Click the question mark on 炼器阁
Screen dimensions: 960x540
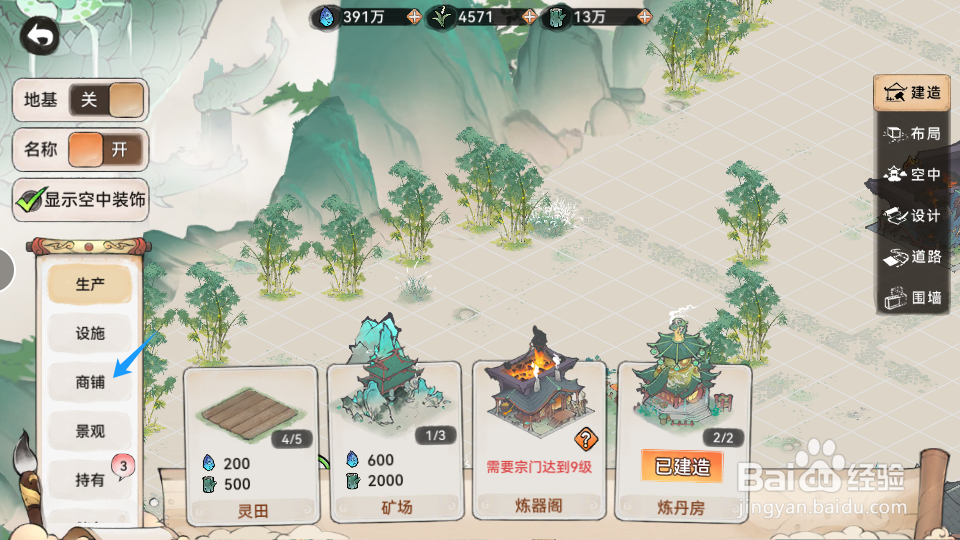[x=585, y=437]
